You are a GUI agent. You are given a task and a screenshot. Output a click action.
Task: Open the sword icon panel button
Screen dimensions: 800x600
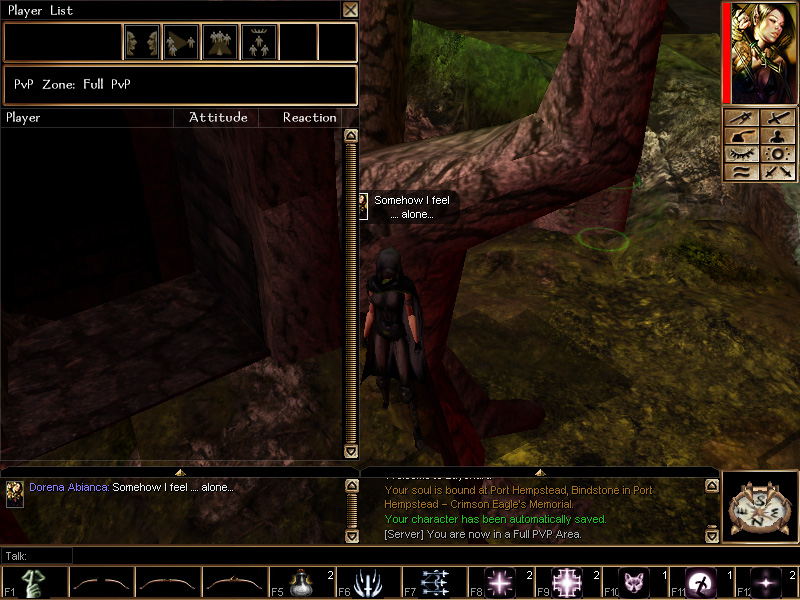pyautogui.click(x=777, y=118)
